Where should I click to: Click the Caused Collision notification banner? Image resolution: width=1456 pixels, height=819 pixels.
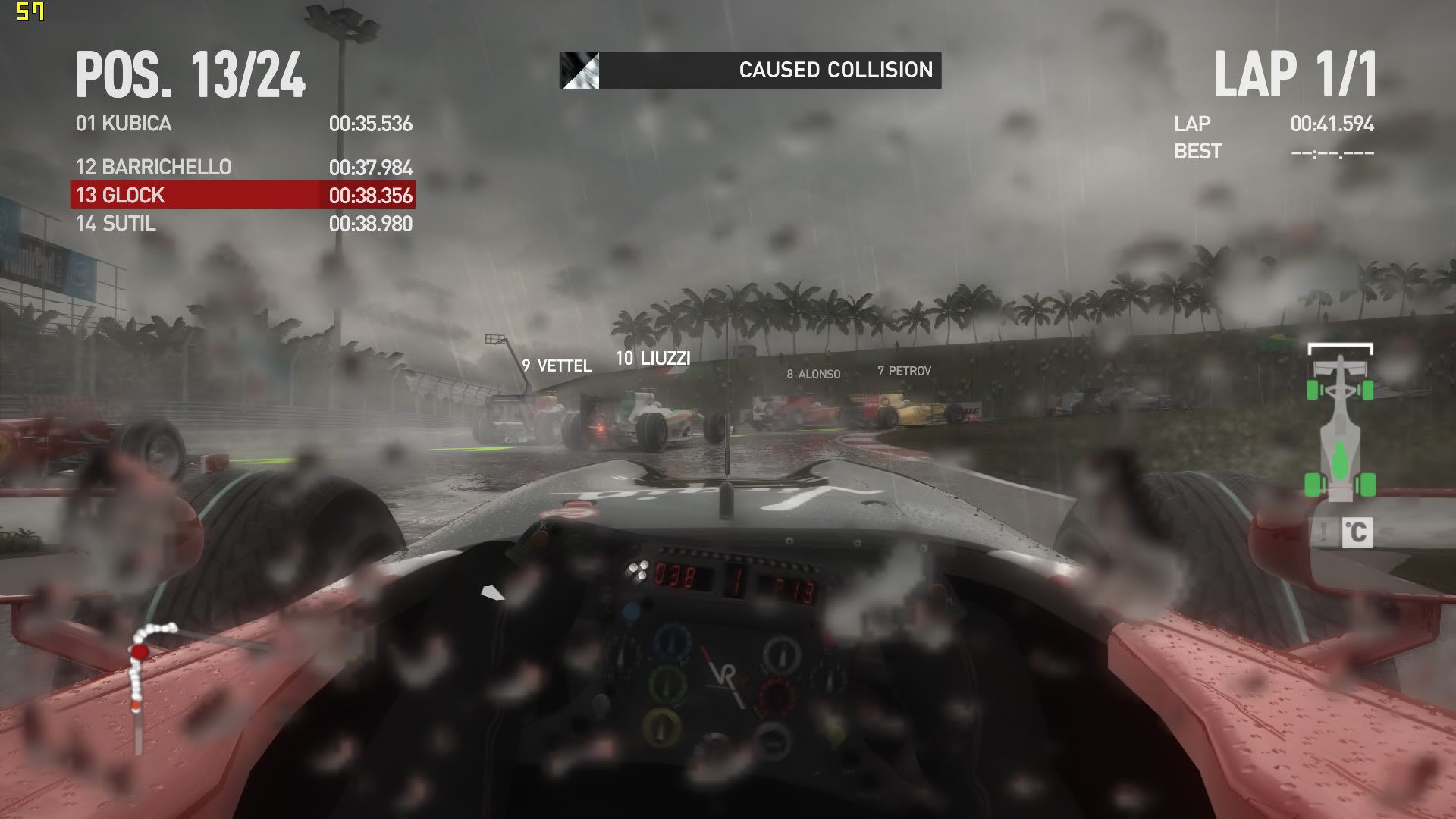750,71
